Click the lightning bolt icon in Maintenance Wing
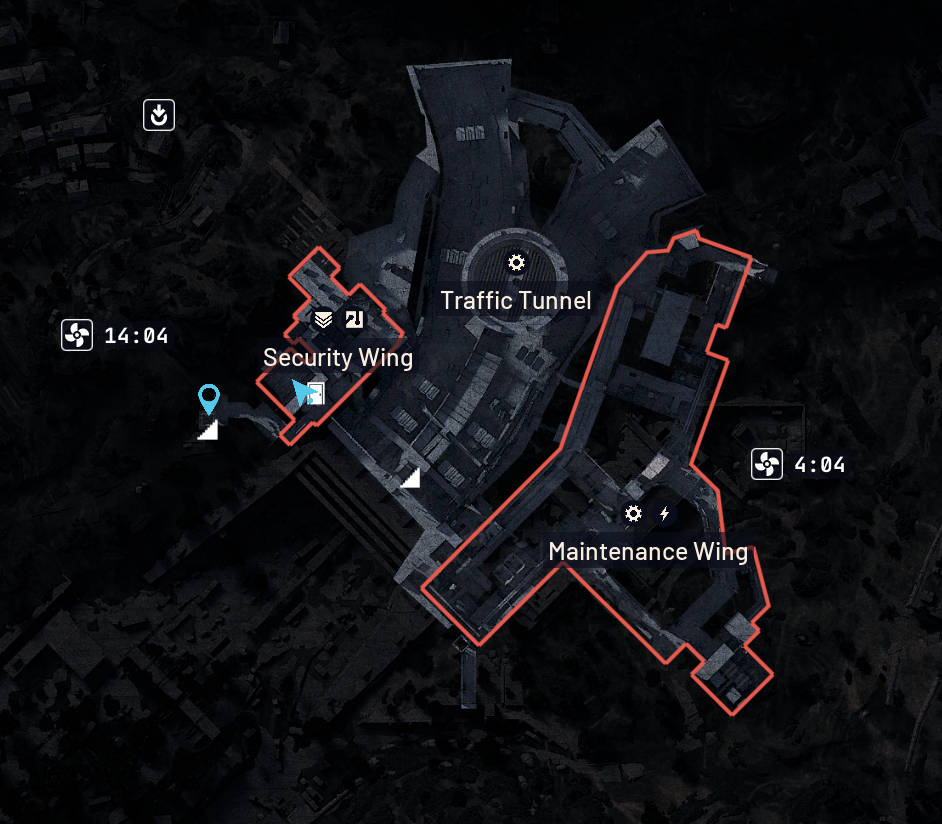The width and height of the screenshot is (942, 824). pos(665,514)
